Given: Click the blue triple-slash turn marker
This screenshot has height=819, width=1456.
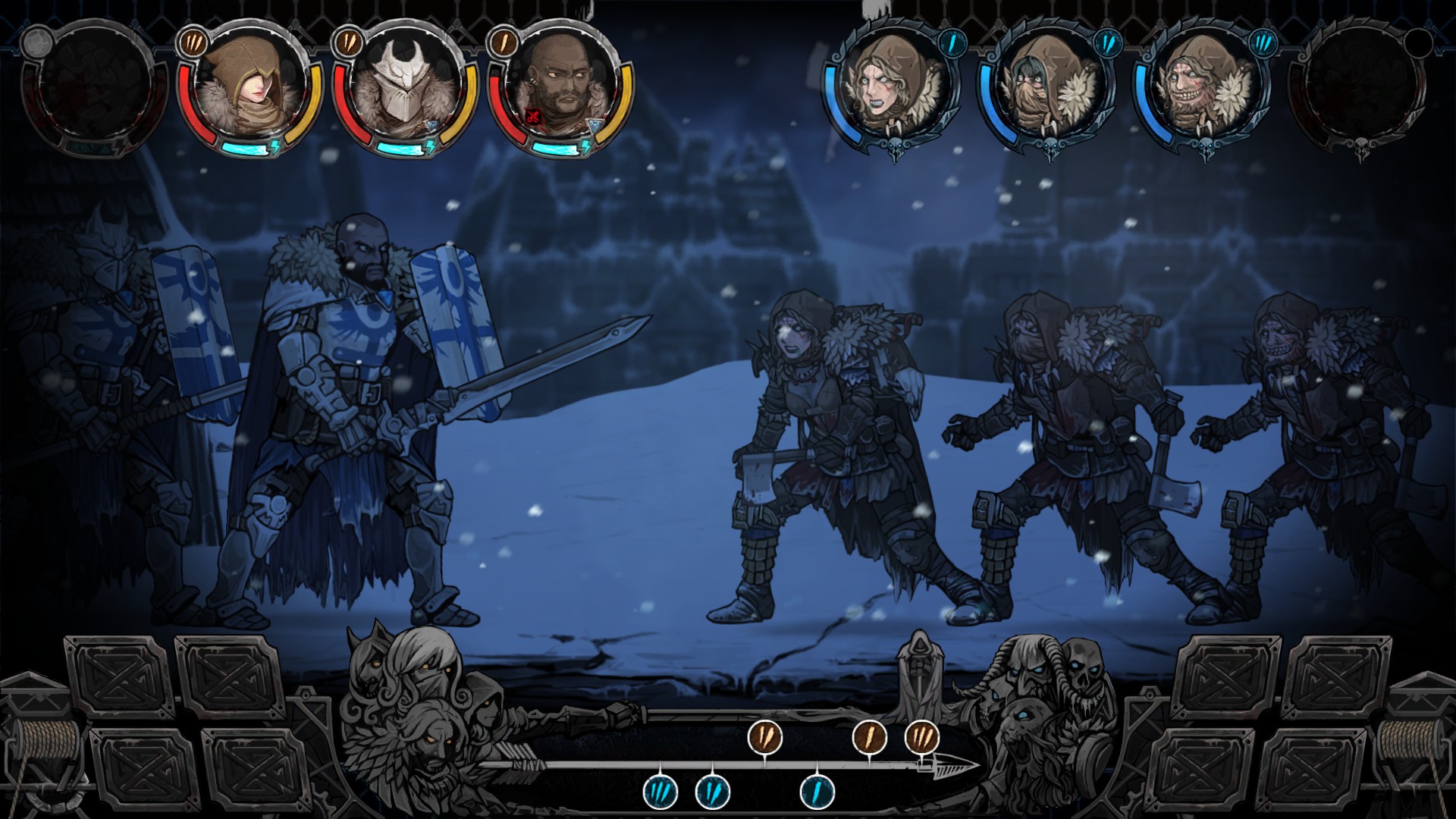Looking at the screenshot, I should tap(660, 792).
